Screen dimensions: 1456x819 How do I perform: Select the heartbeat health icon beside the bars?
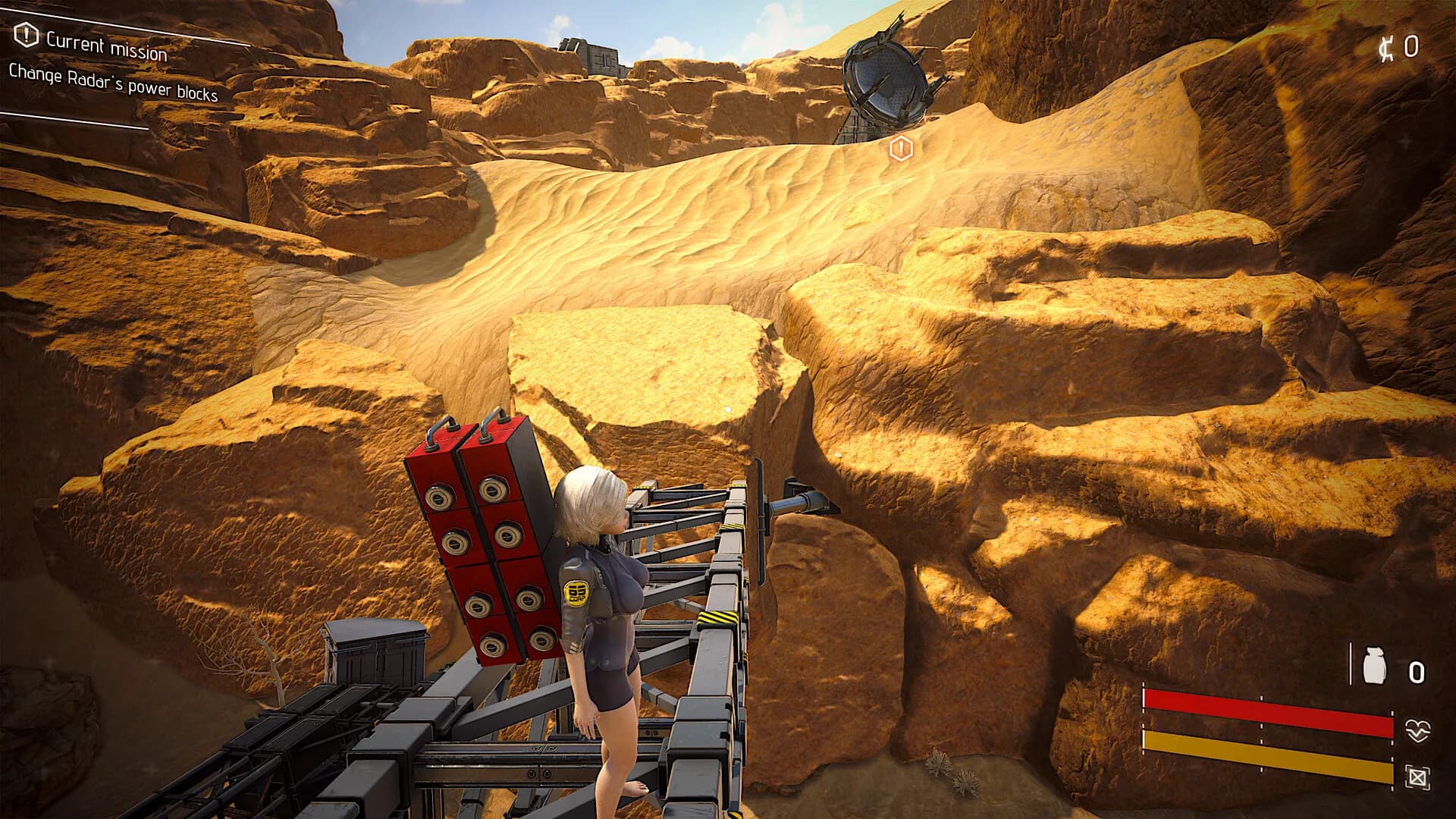click(x=1417, y=731)
